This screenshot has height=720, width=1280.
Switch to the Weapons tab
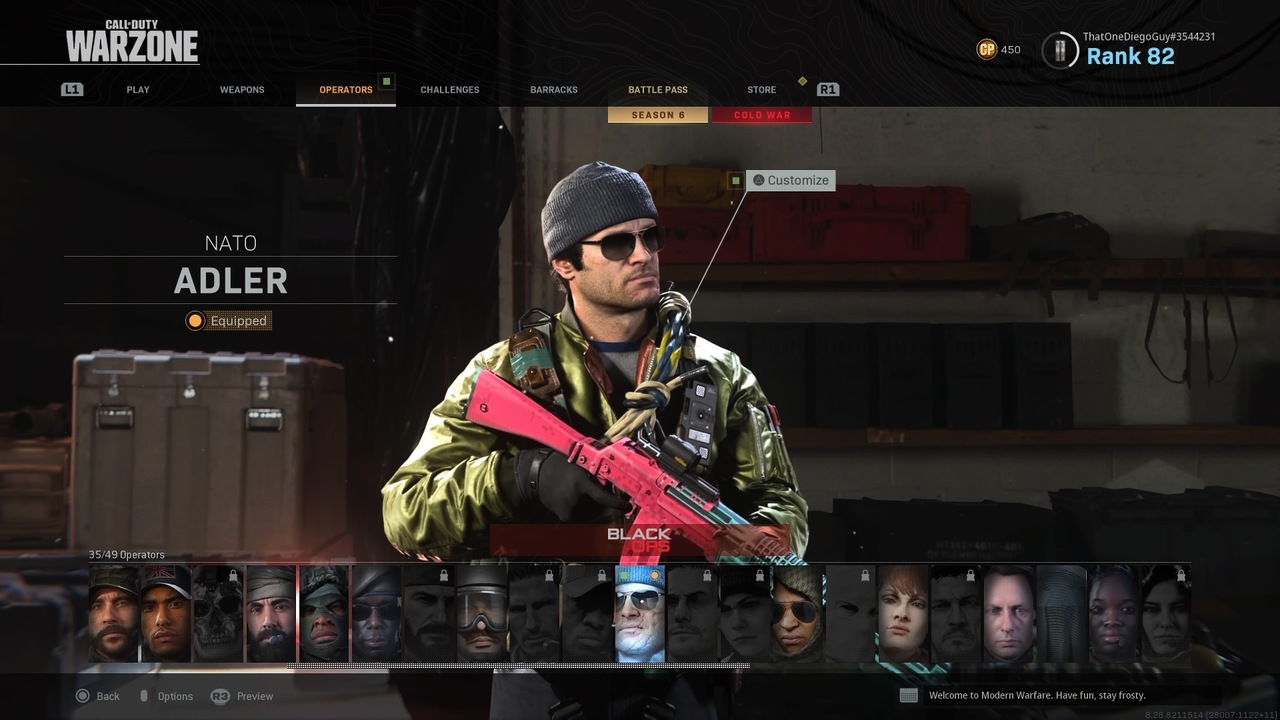point(241,89)
